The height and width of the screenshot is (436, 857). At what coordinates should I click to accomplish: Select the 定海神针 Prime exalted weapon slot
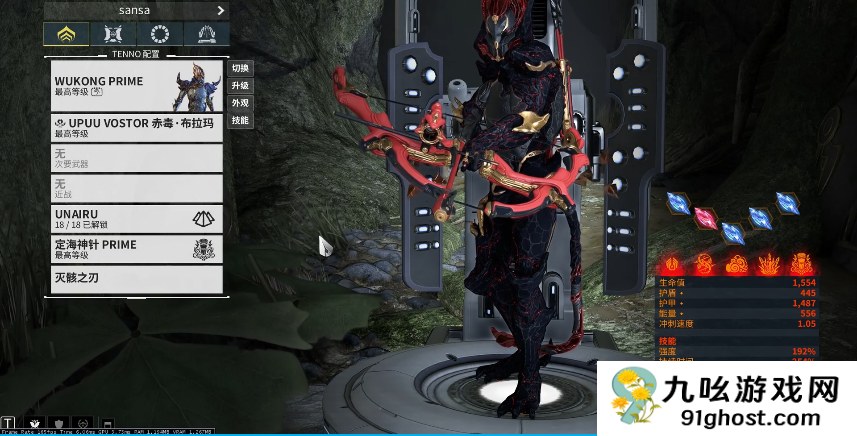135,249
